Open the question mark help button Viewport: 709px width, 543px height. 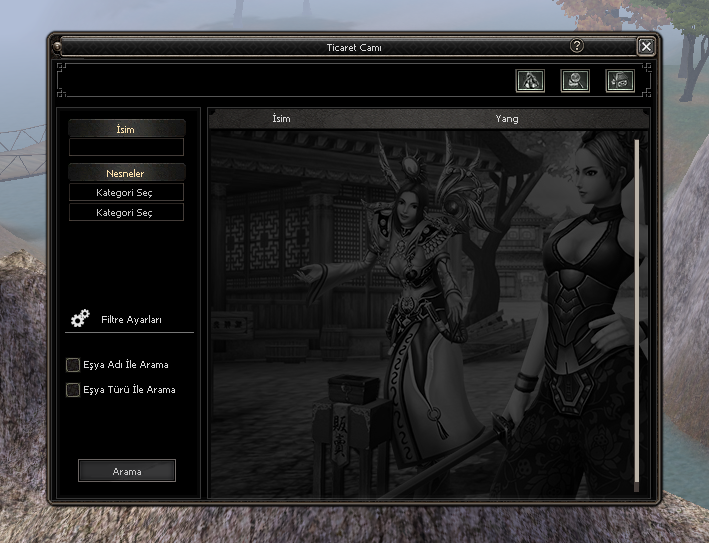coord(577,46)
